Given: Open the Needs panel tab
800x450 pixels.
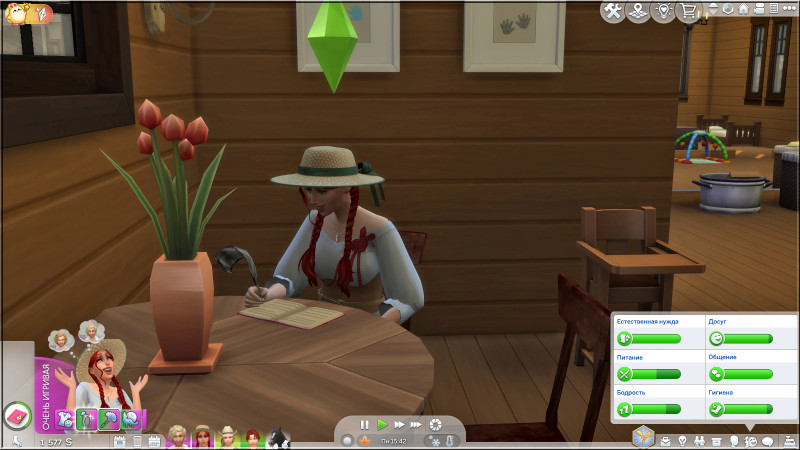Looking at the screenshot, I should pyautogui.click(x=752, y=440).
